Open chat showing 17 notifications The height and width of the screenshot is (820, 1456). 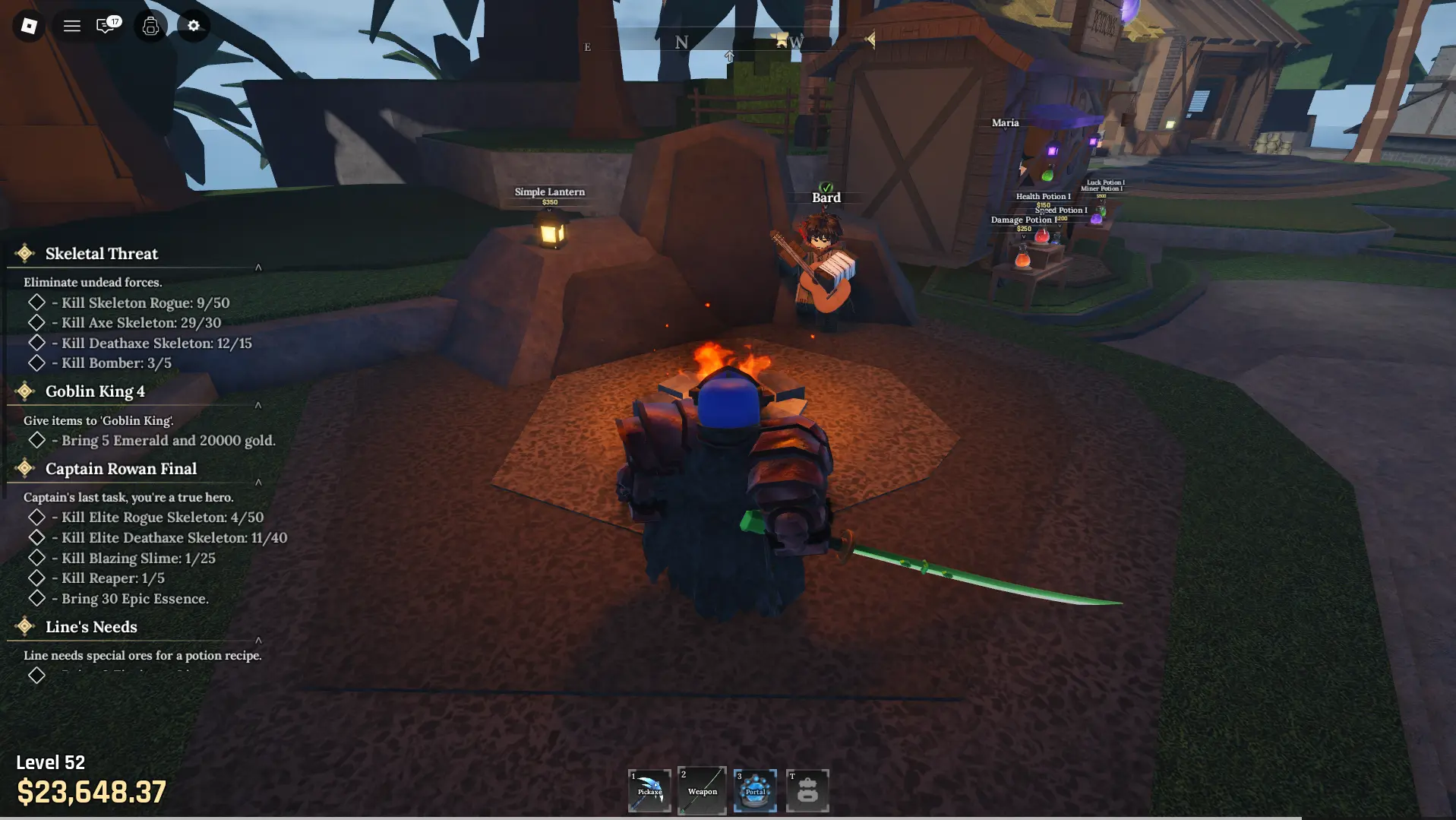coord(106,26)
